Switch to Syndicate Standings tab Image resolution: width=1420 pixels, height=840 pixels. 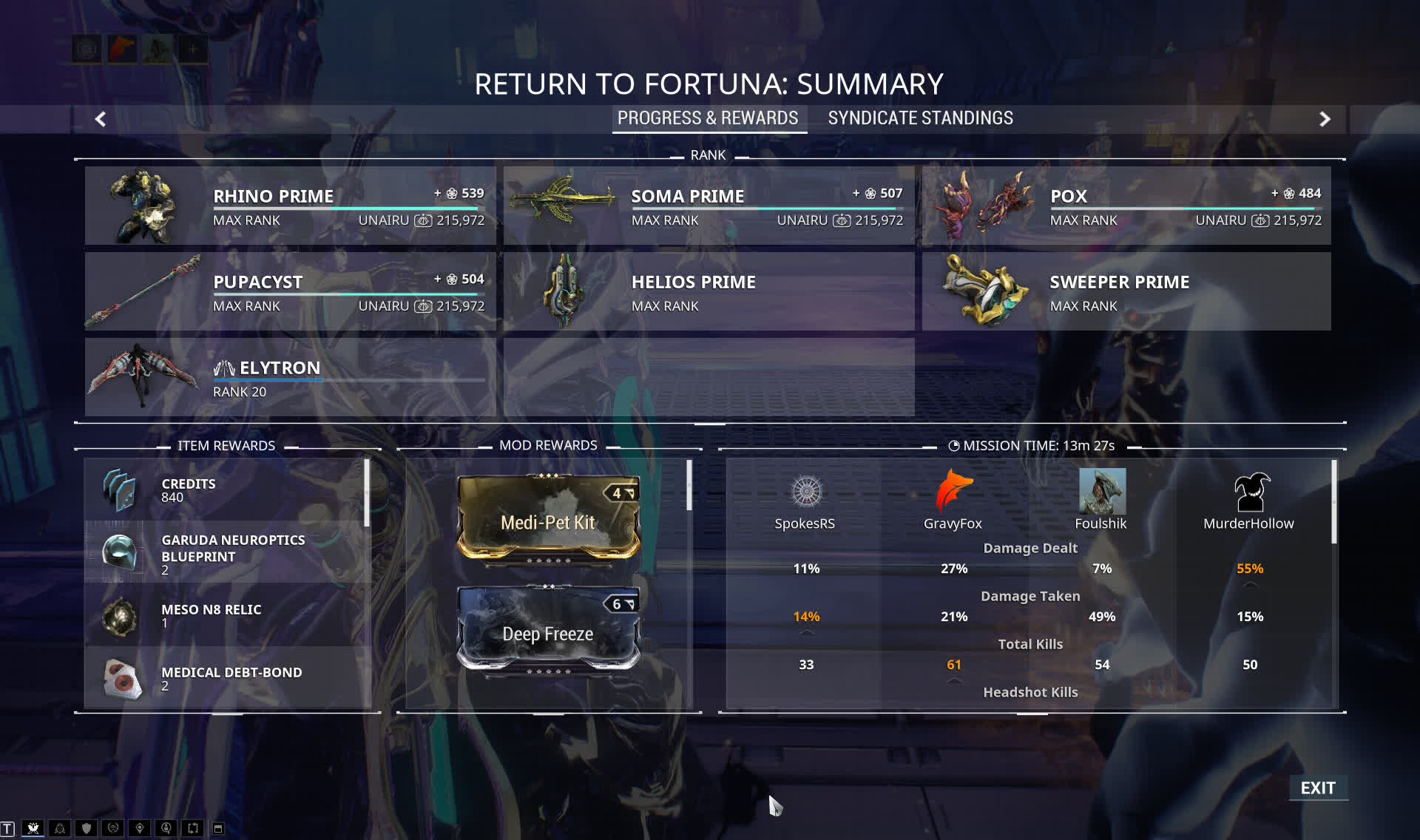coord(920,118)
